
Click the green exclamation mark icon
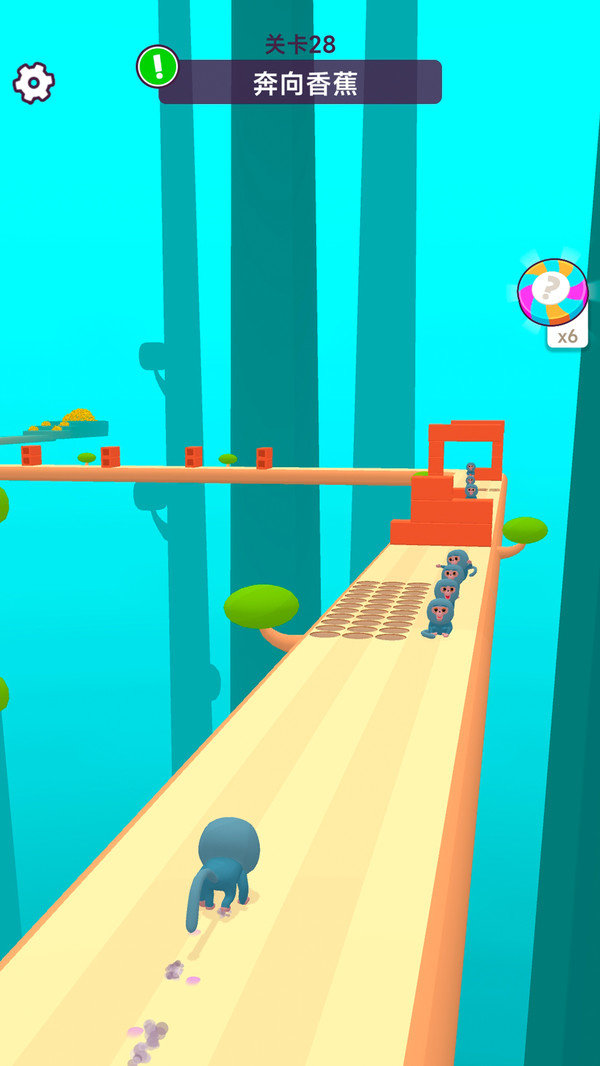tap(158, 66)
